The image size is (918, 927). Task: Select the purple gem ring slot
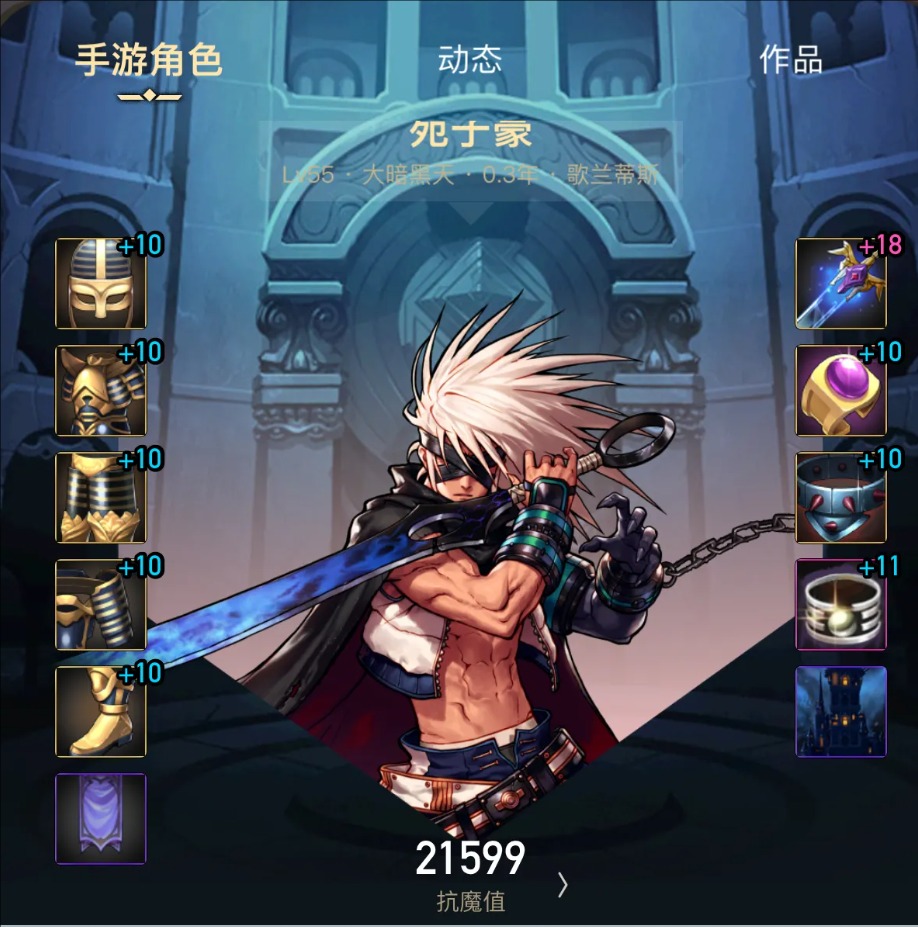coord(841,391)
